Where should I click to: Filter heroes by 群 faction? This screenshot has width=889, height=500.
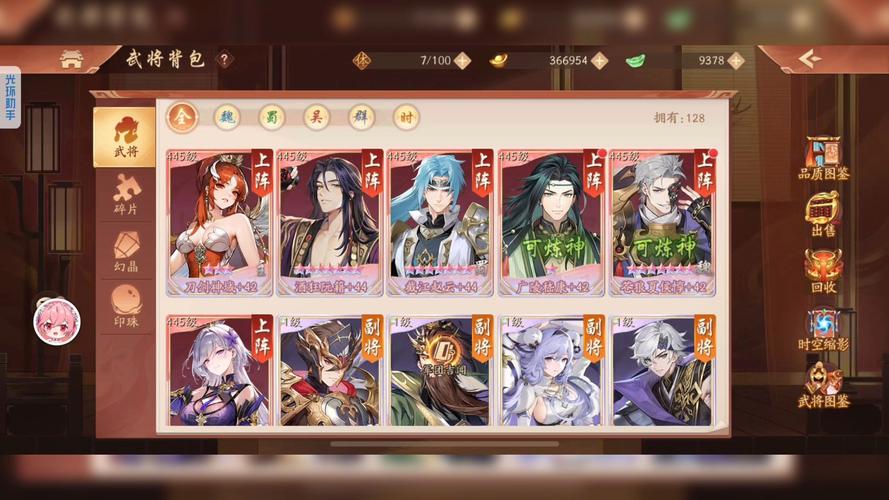tap(361, 117)
